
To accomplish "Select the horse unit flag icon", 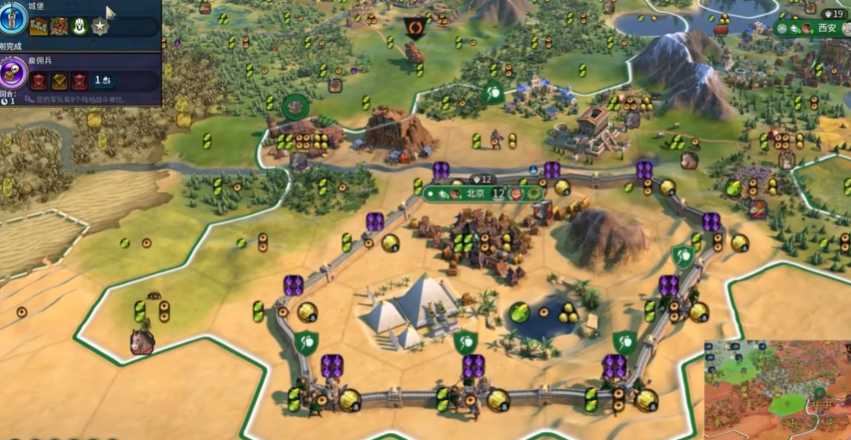I will [142, 342].
